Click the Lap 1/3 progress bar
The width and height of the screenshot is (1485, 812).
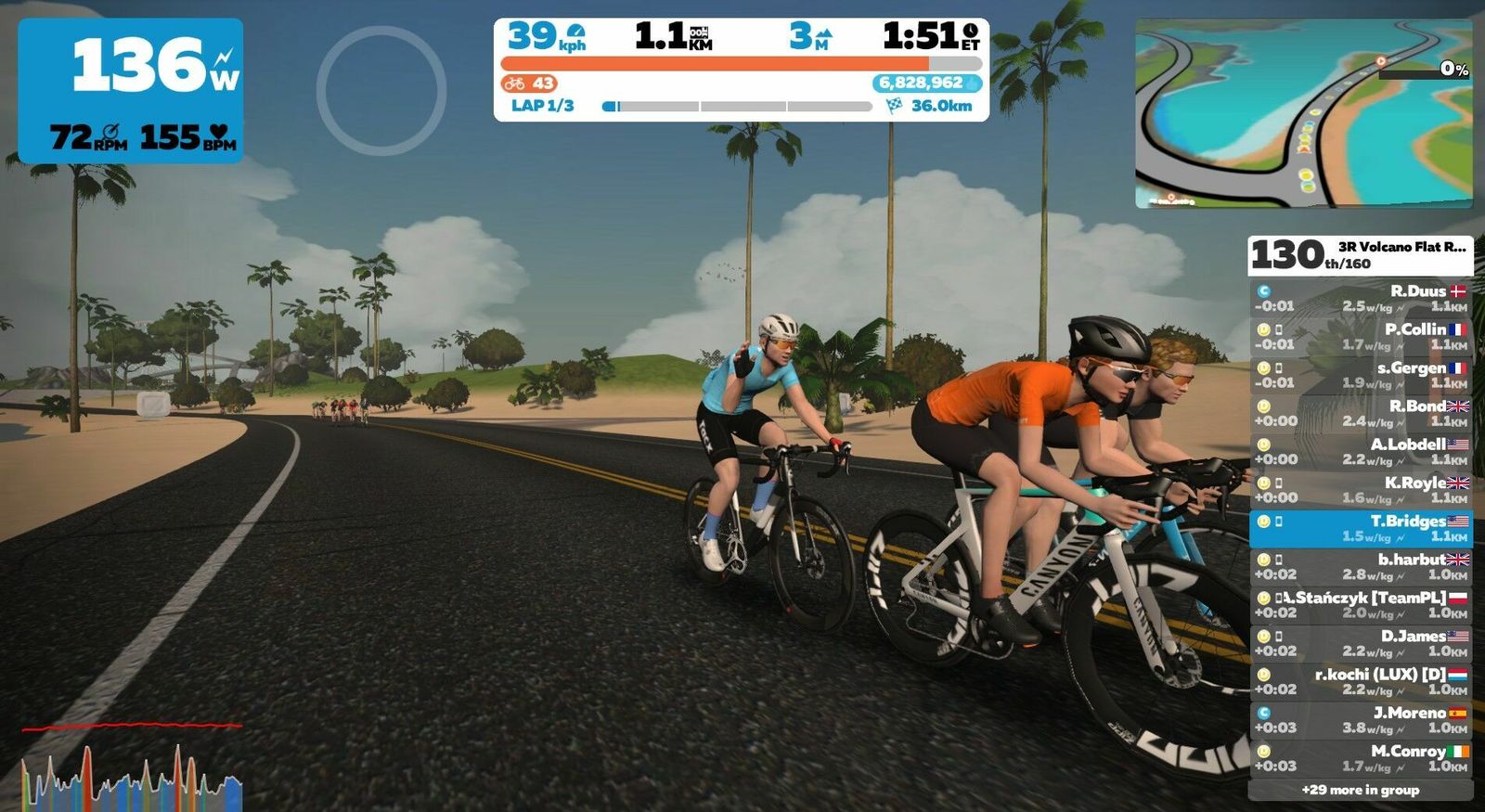click(x=737, y=106)
